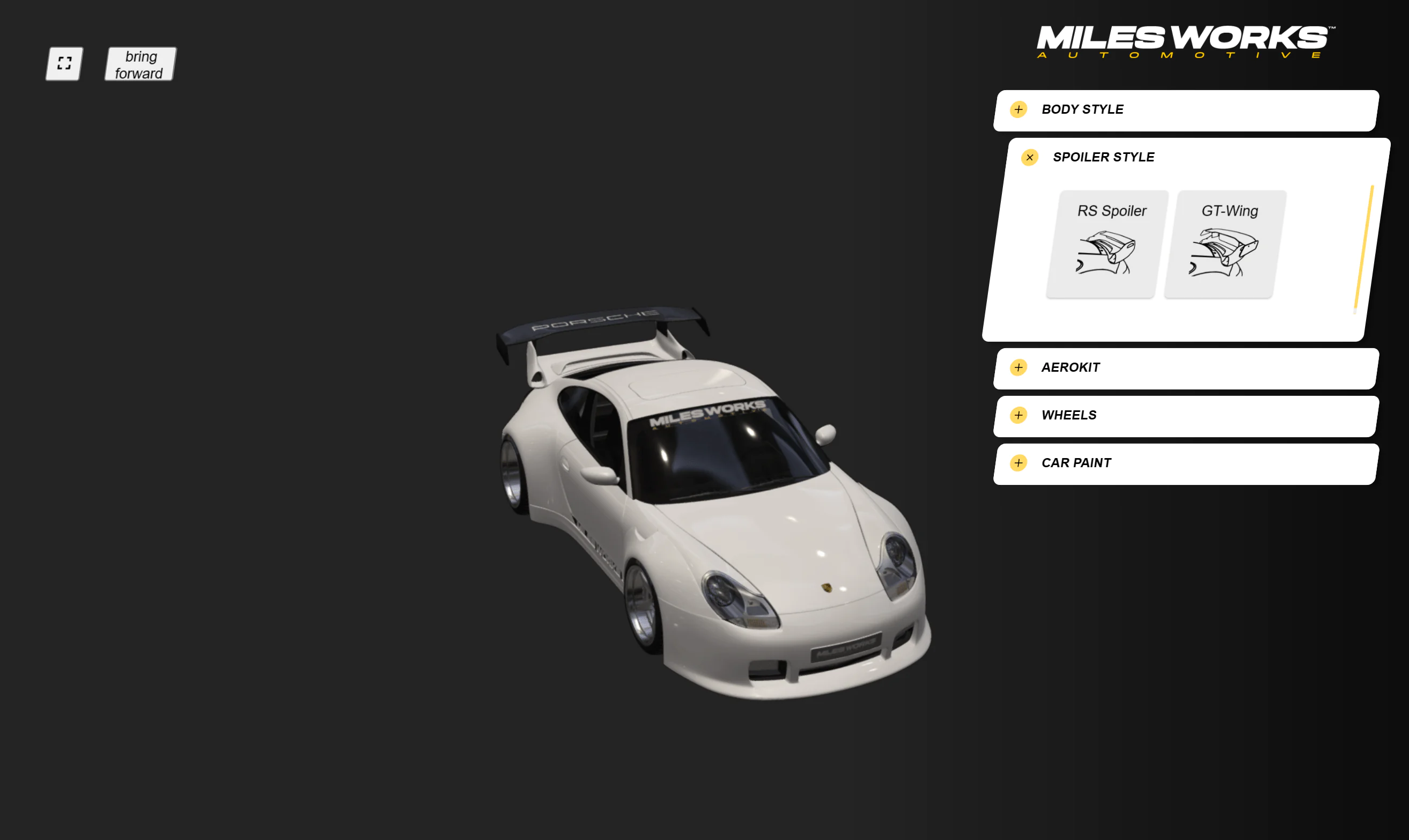The height and width of the screenshot is (840, 1409).
Task: Click the Miles Works Automotive logo
Action: pos(1184,41)
